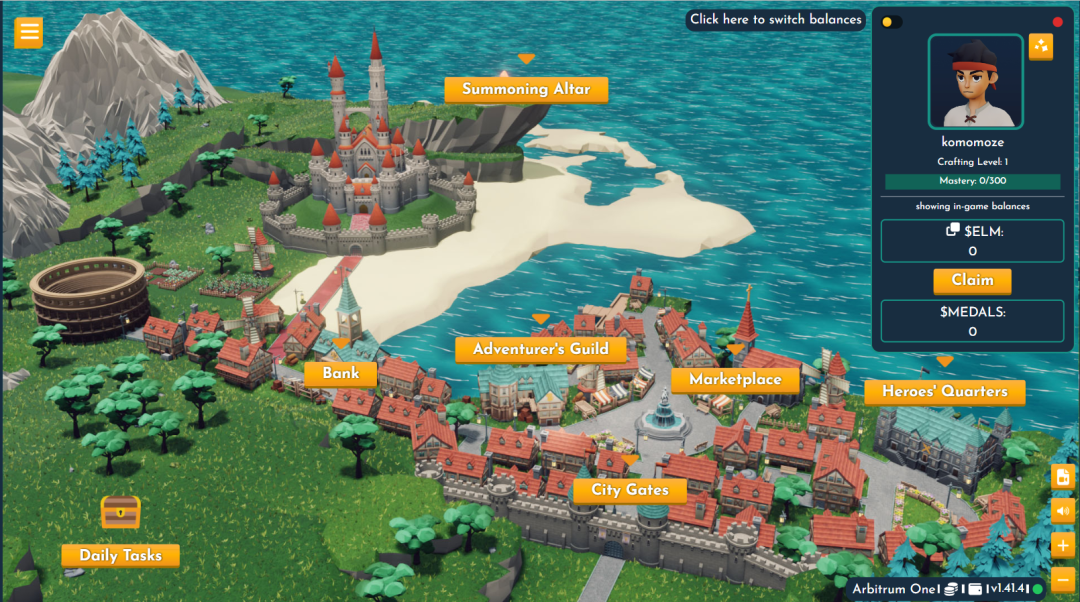Go to the Summoning Altar
This screenshot has width=1080, height=602.
[526, 89]
